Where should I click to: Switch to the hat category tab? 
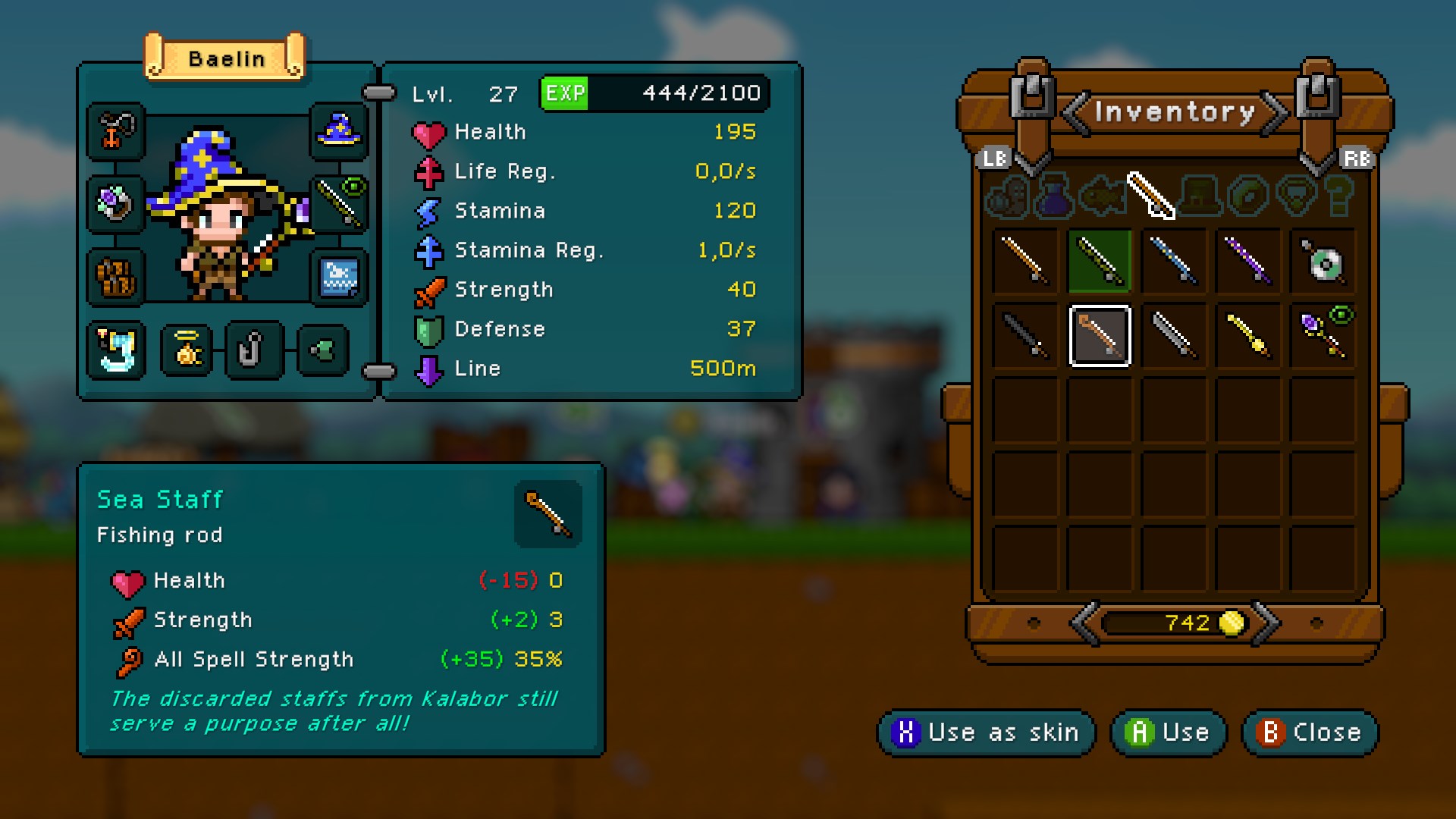tap(1200, 196)
